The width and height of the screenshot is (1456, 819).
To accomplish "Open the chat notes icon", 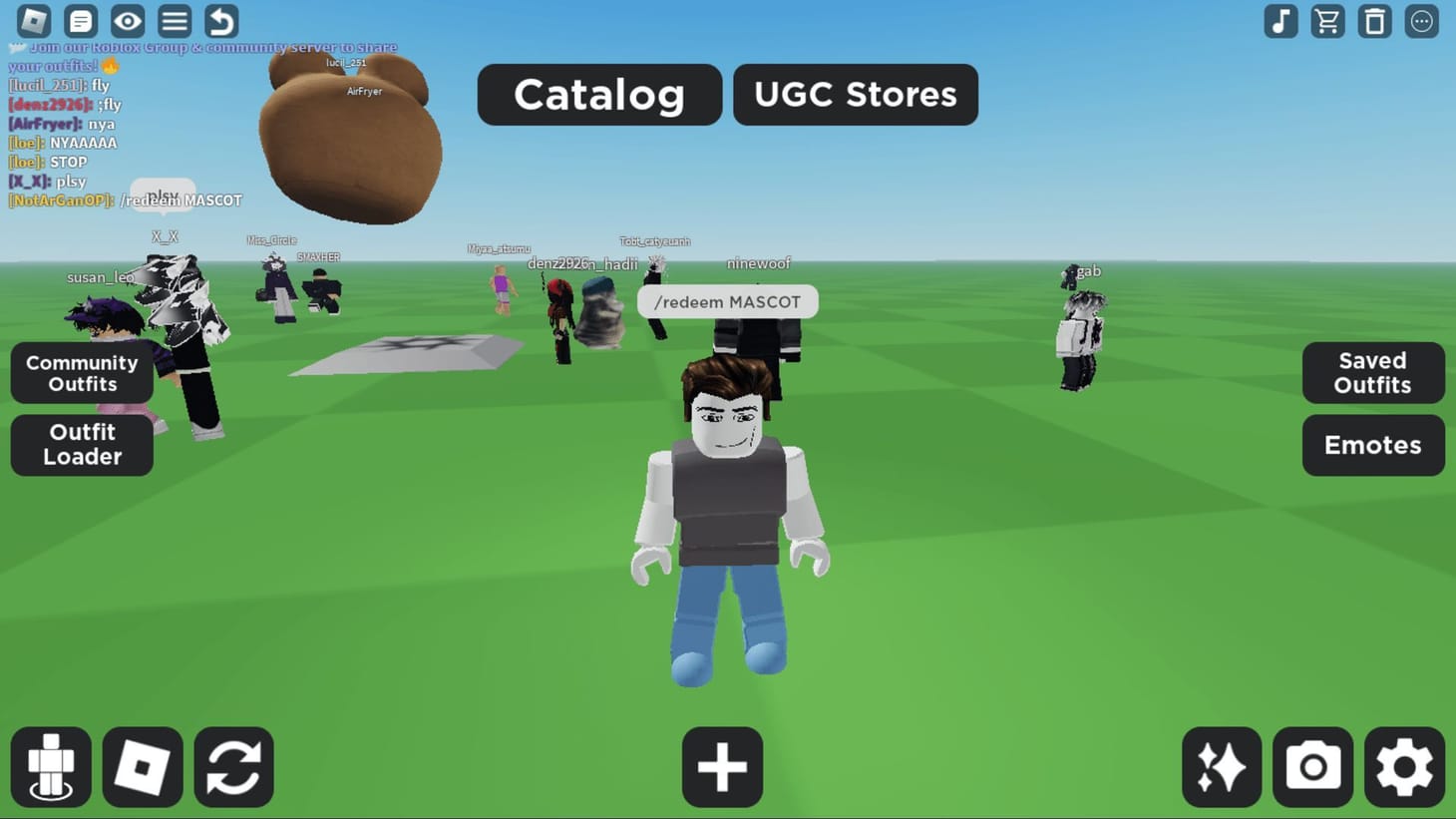I will pos(81,21).
